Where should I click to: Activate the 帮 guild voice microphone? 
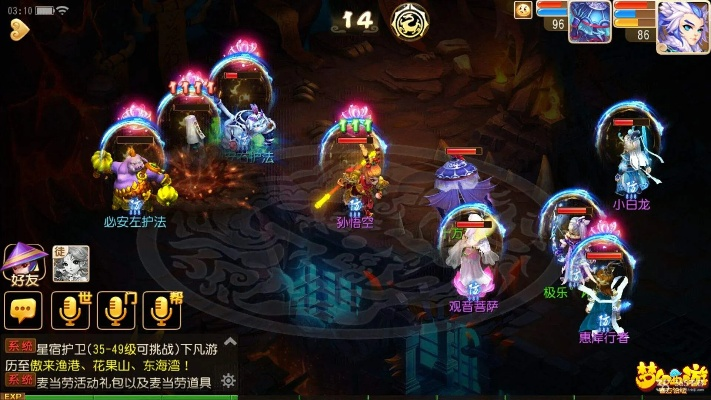coord(161,311)
